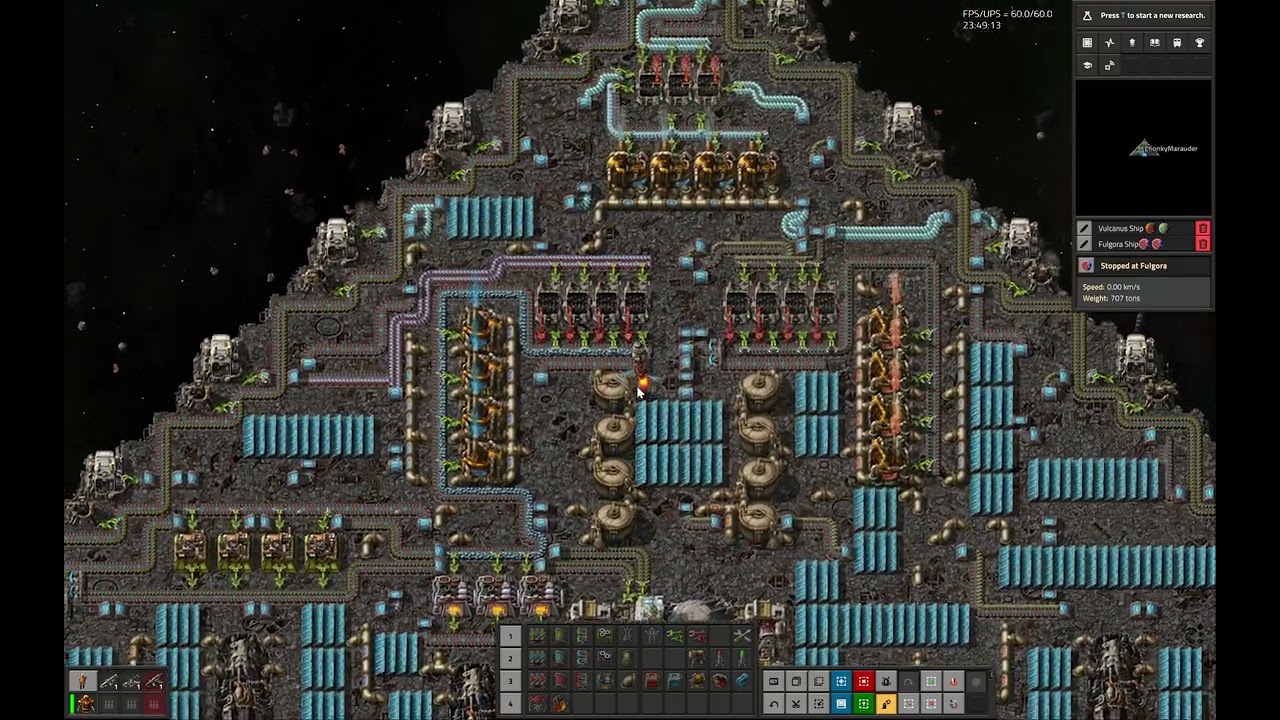Select the armor slot beside the green bar

click(86, 704)
